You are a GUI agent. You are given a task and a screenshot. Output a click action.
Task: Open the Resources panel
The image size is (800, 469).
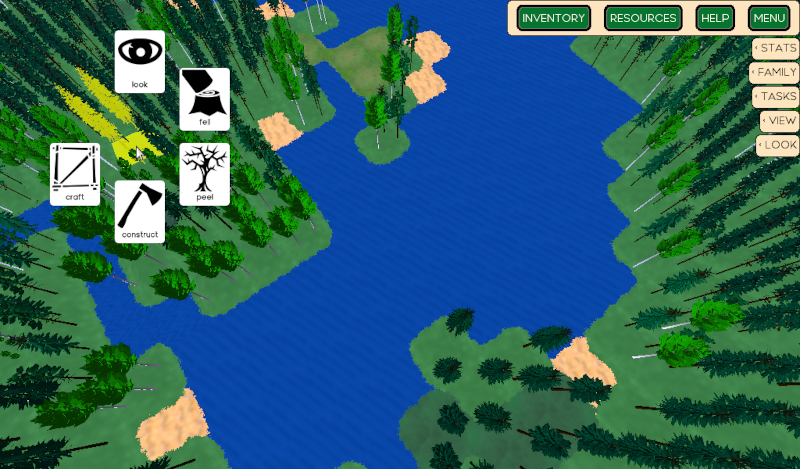644,18
